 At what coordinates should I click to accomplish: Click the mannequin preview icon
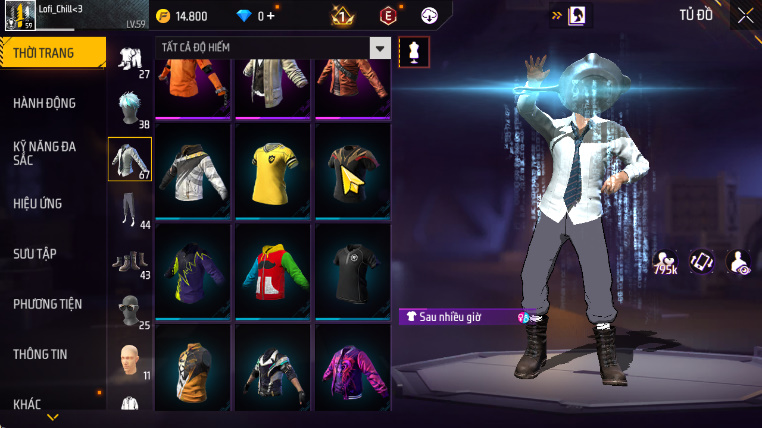pos(414,52)
